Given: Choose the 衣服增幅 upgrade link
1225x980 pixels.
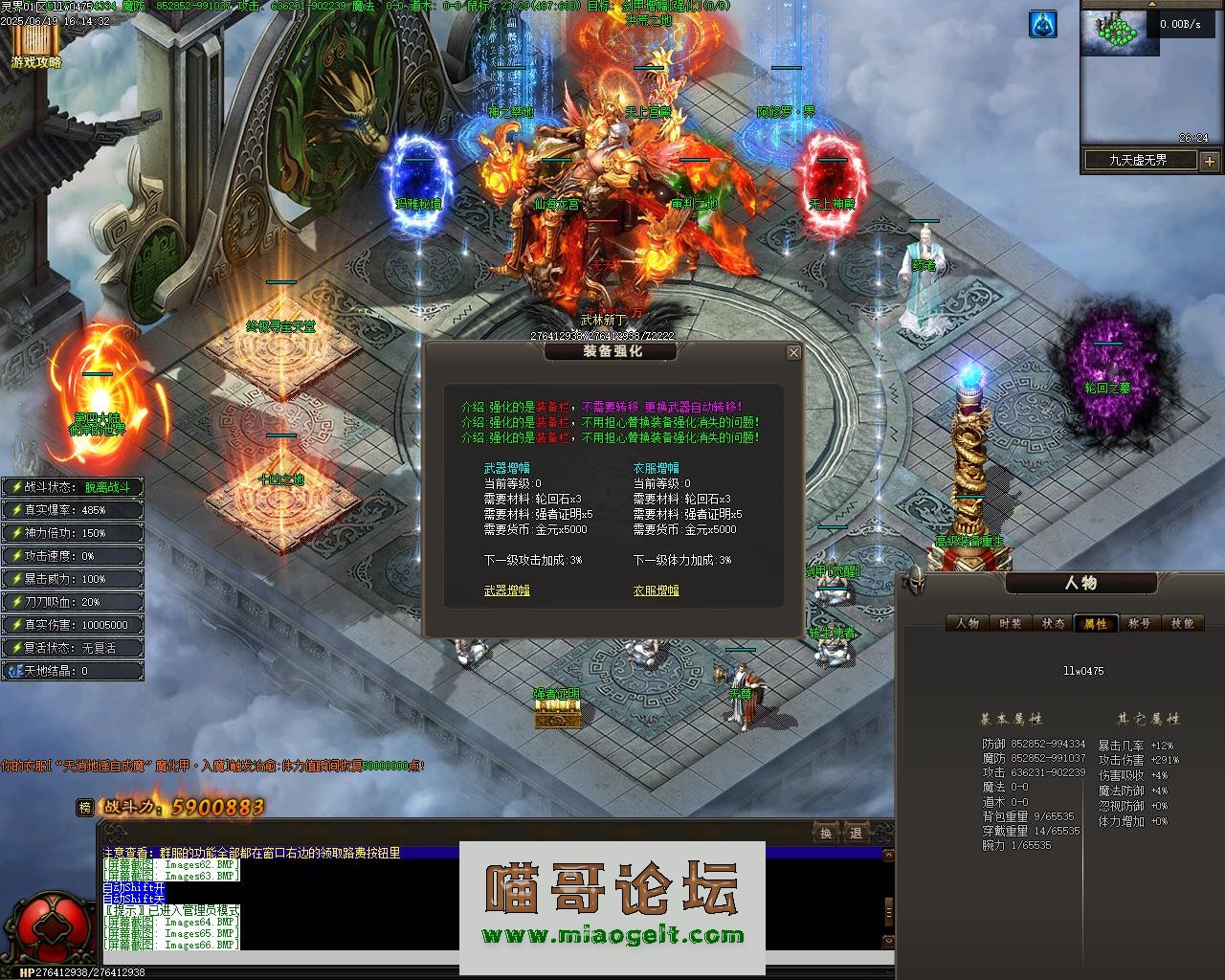Looking at the screenshot, I should (x=656, y=590).
